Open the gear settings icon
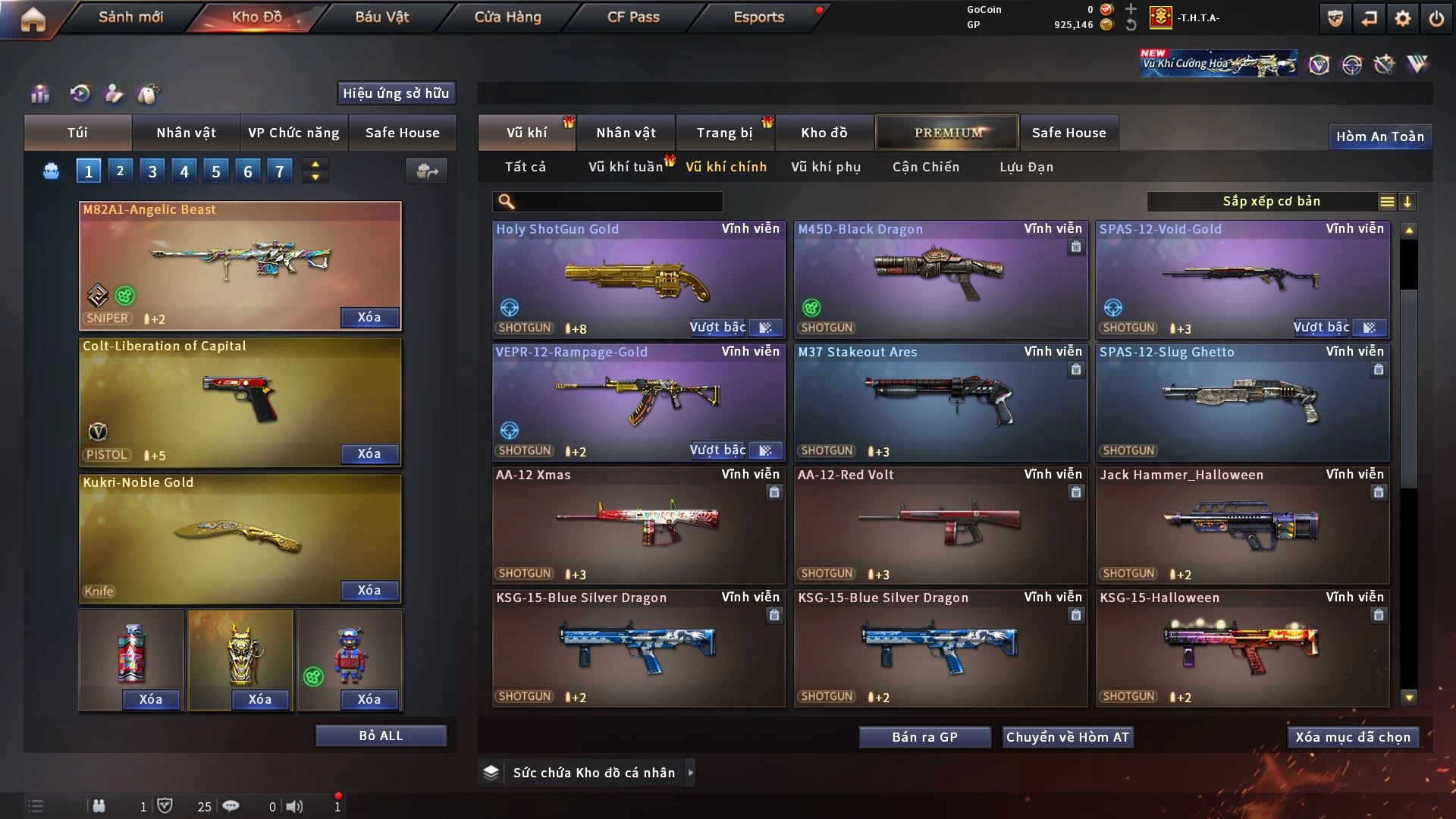1456x819 pixels. coord(1402,18)
